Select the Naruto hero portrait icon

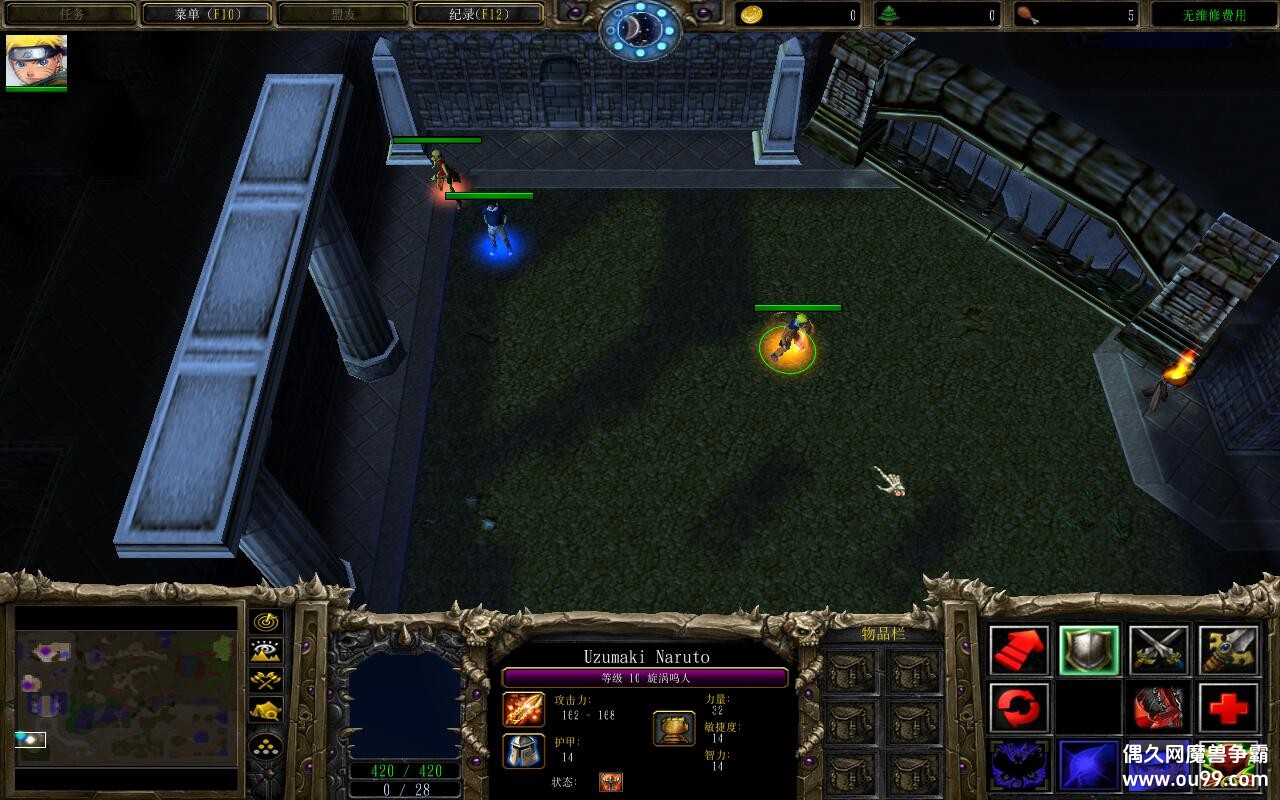tap(36, 61)
